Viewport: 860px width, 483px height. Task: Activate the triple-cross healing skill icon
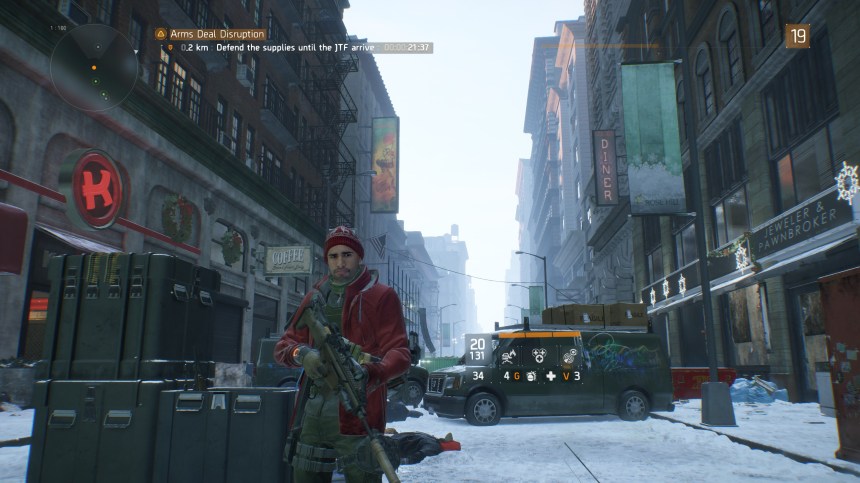pyautogui.click(x=538, y=354)
